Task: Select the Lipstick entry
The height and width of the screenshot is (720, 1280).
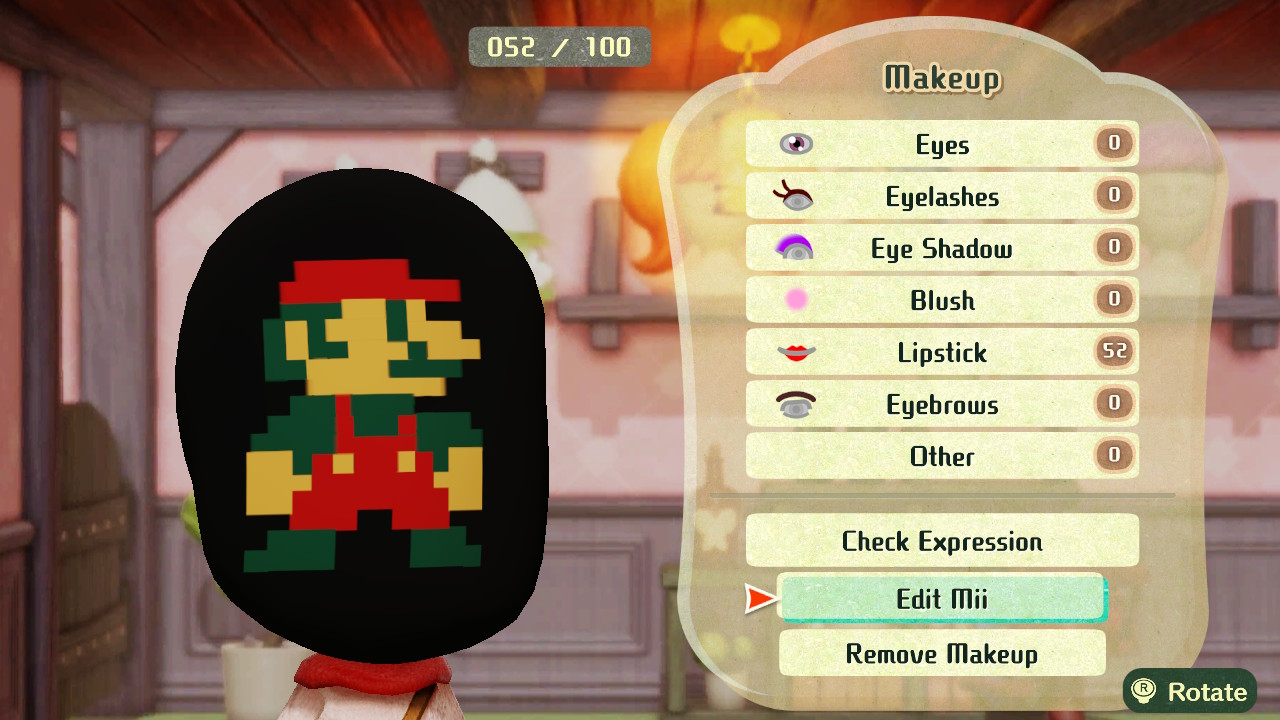Action: pyautogui.click(x=941, y=353)
